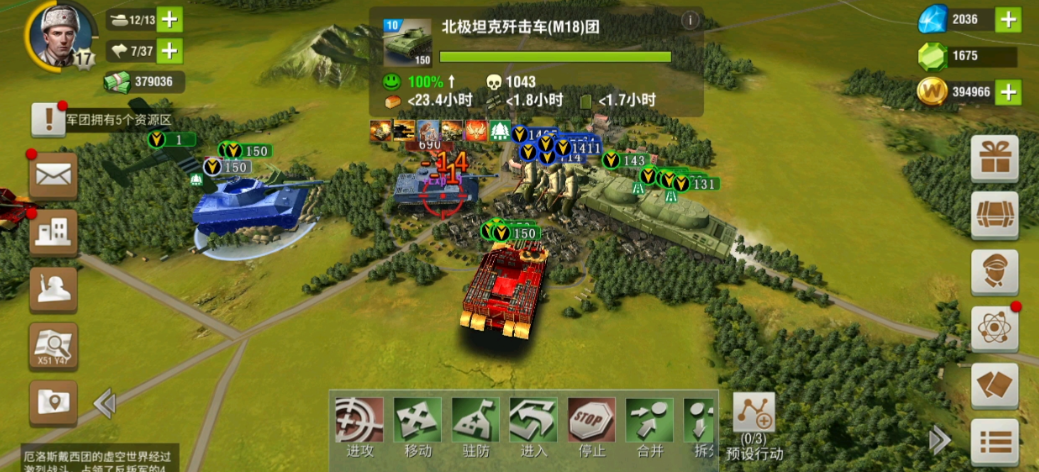Image resolution: width=1039 pixels, height=472 pixels.
Task: Open 预设行动 preset actions
Action: tap(754, 419)
